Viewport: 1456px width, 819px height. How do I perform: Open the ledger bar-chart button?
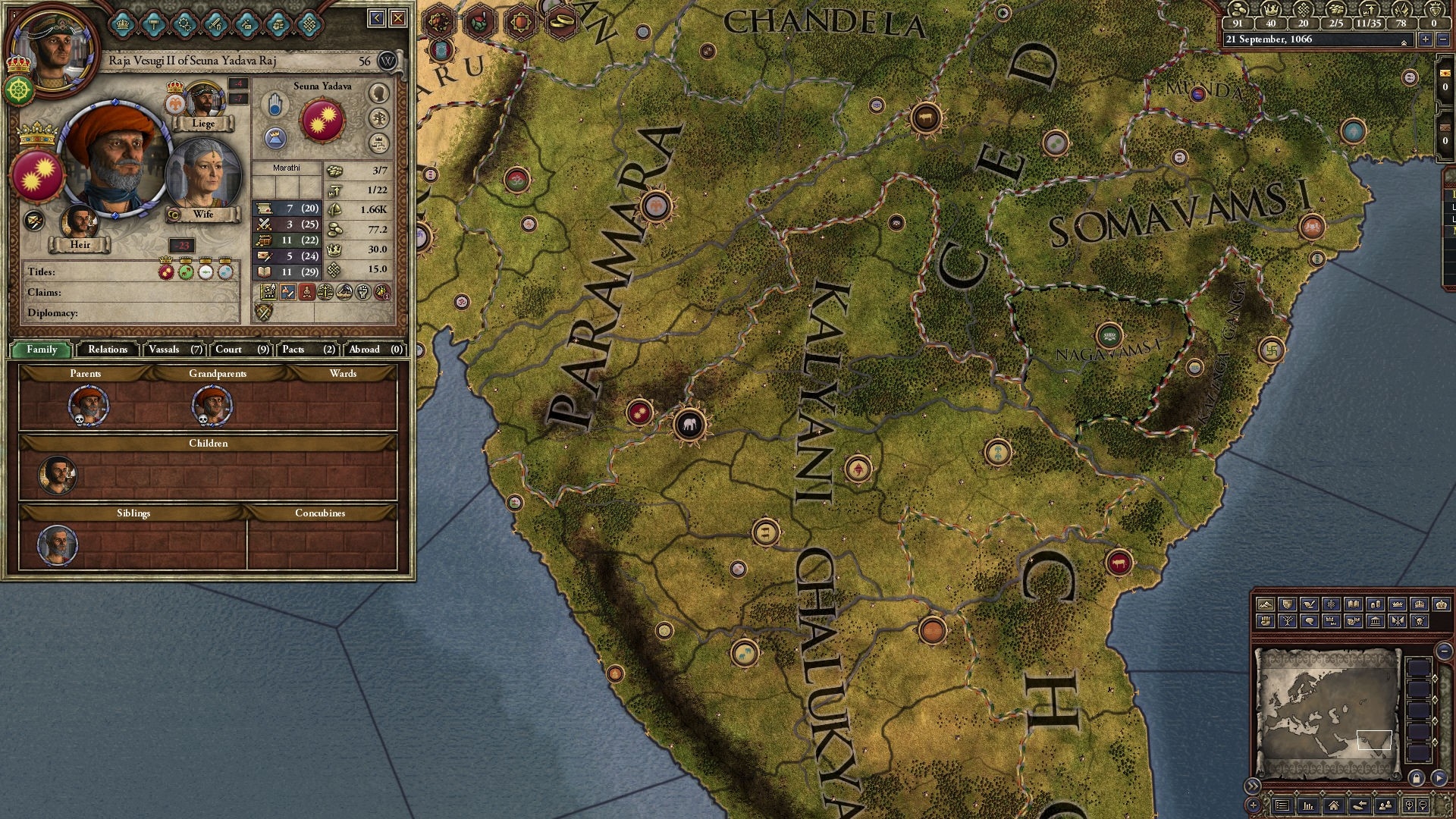[1307, 805]
